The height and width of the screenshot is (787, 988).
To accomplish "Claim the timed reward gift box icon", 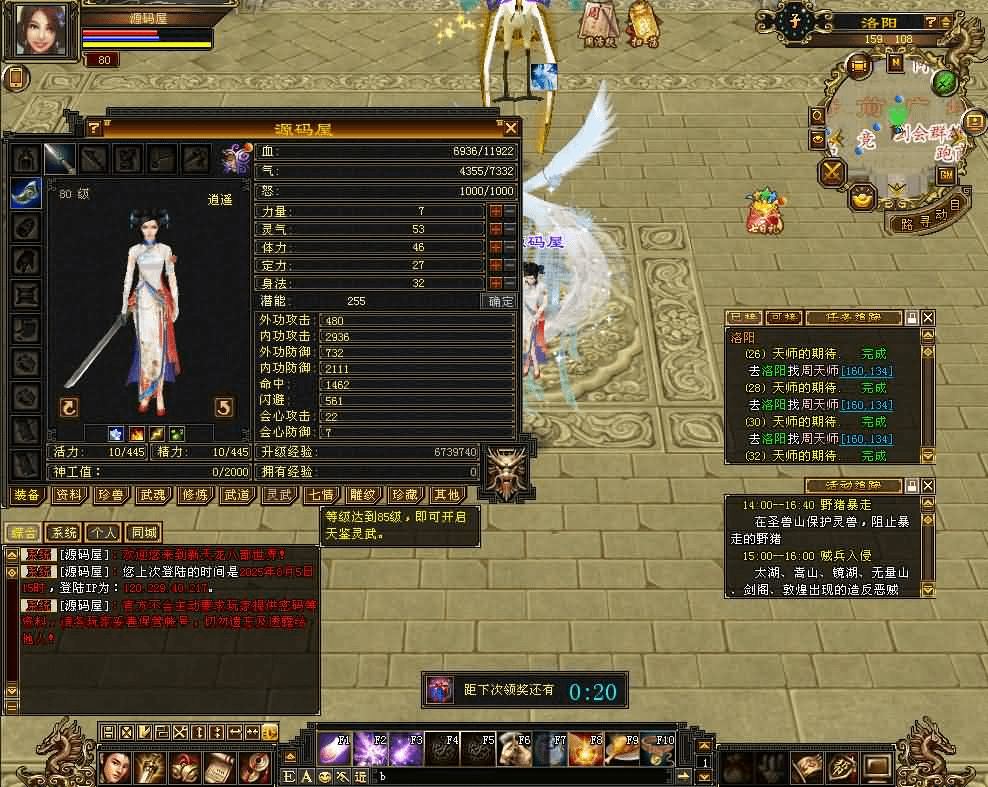I will coord(440,690).
